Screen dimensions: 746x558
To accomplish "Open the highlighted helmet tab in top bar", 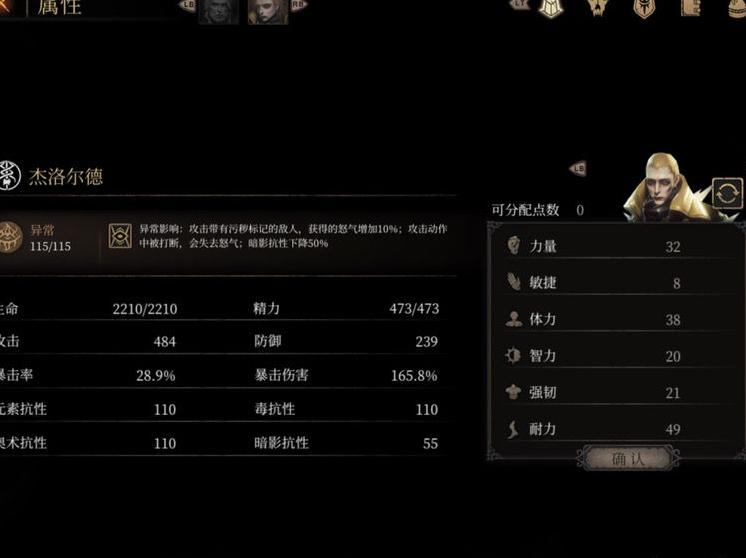I will (551, 8).
